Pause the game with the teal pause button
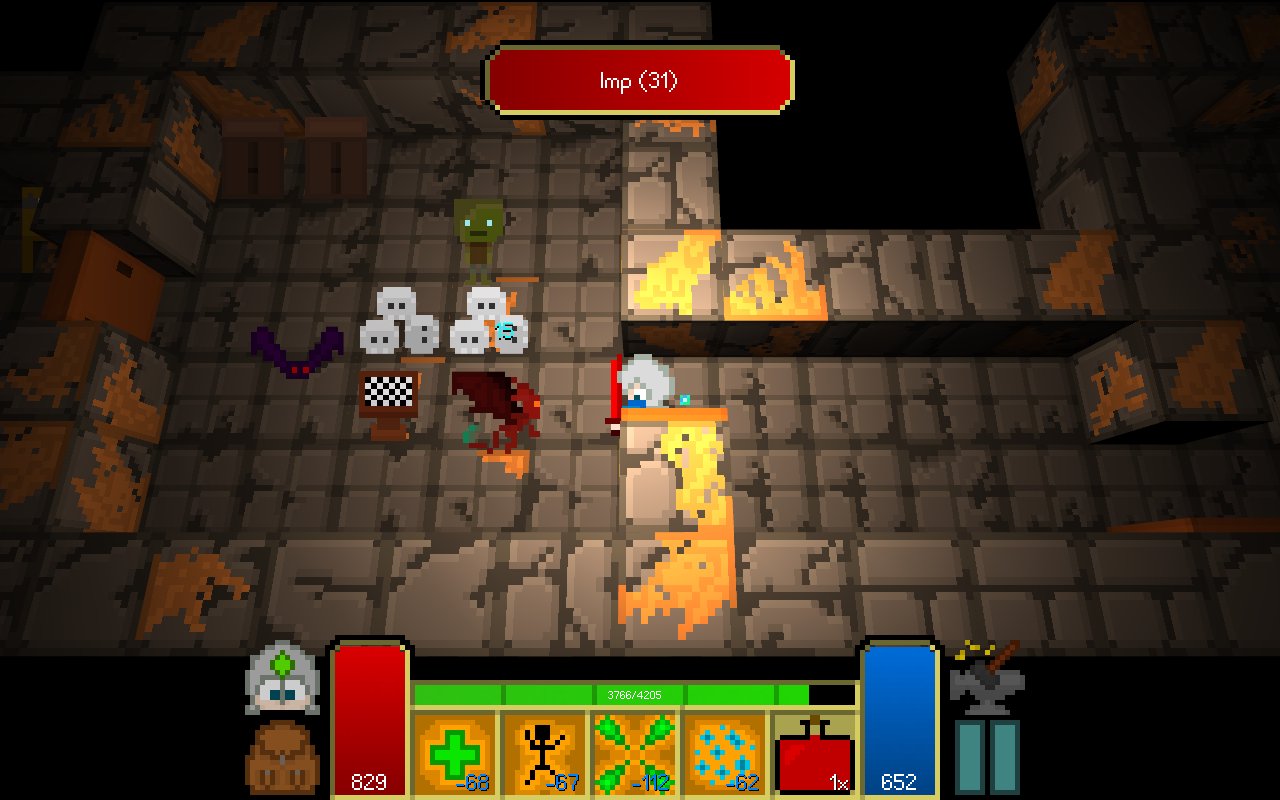Viewport: 1280px width, 800px height. 986,757
